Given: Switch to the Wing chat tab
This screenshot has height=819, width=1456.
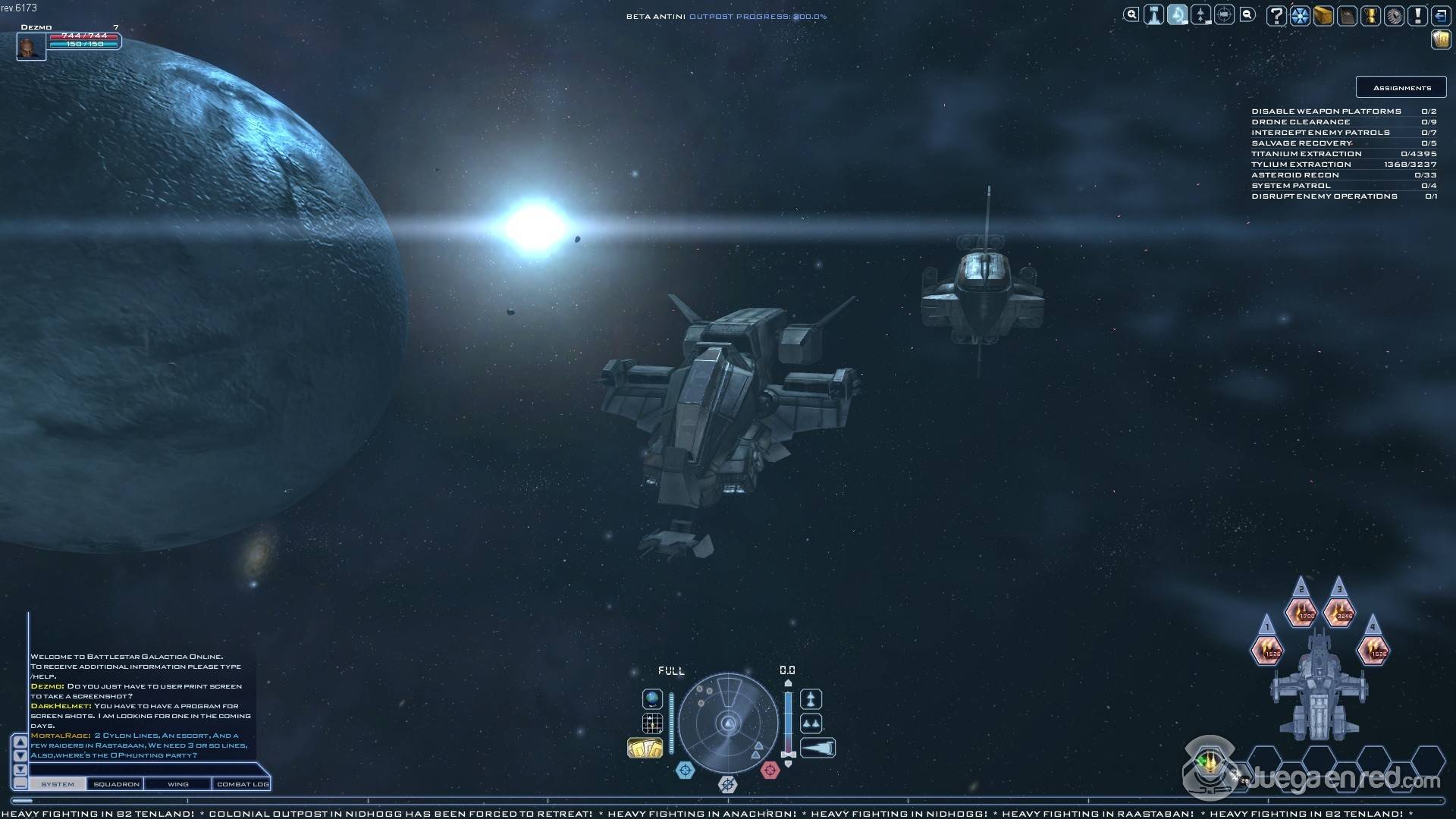Looking at the screenshot, I should [x=178, y=784].
